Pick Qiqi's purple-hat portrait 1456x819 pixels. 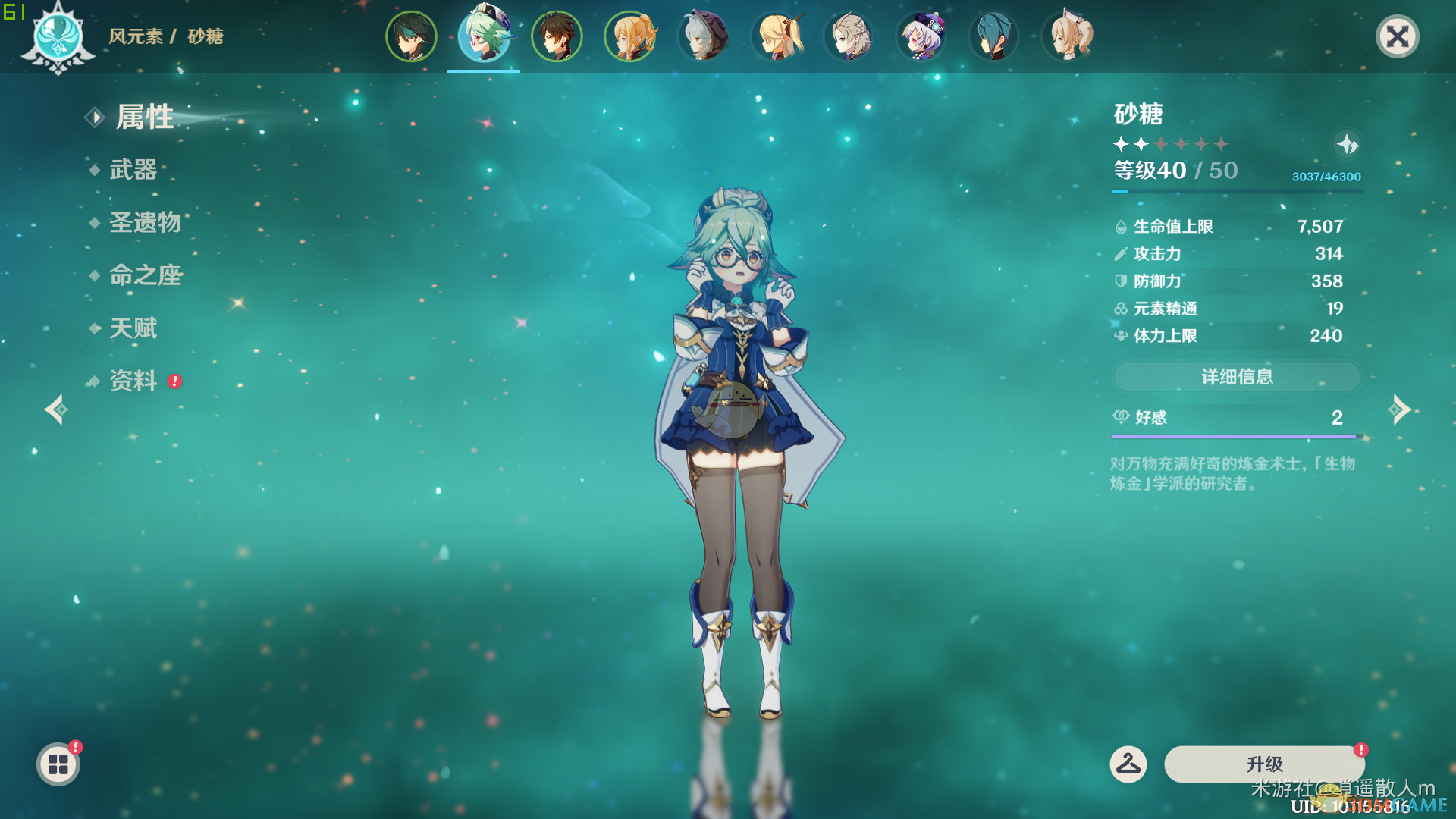[x=921, y=36]
